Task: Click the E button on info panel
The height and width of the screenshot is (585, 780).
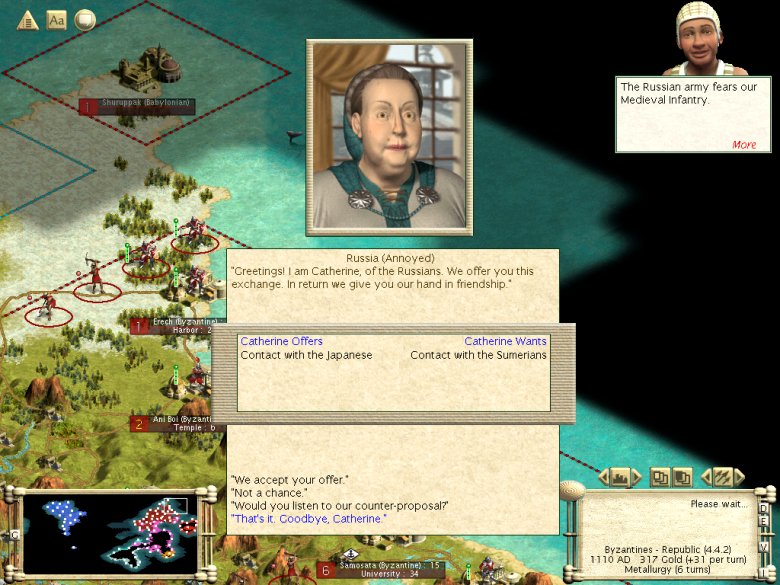Action: [764, 520]
